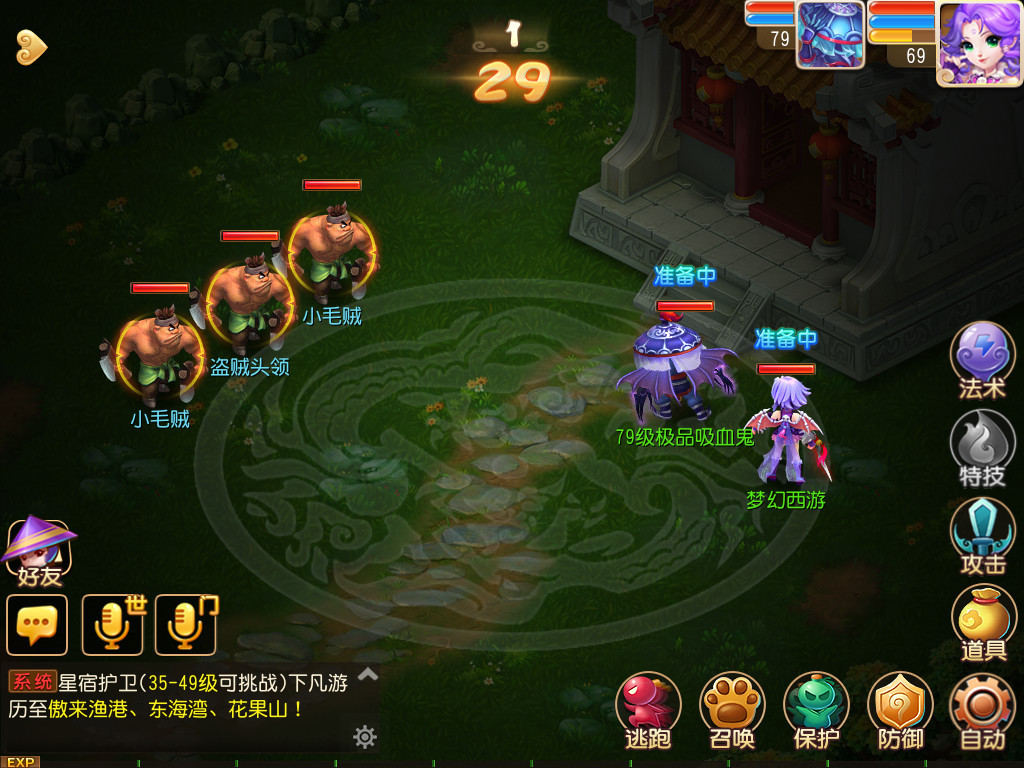Activate the guild voice chat microphone

click(x=187, y=625)
